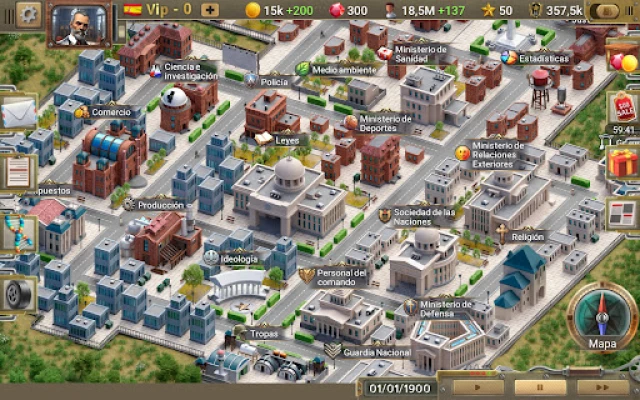Viewport: 640px width, 400px height.
Task: Open the tire icon panel
Action: click(x=17, y=293)
